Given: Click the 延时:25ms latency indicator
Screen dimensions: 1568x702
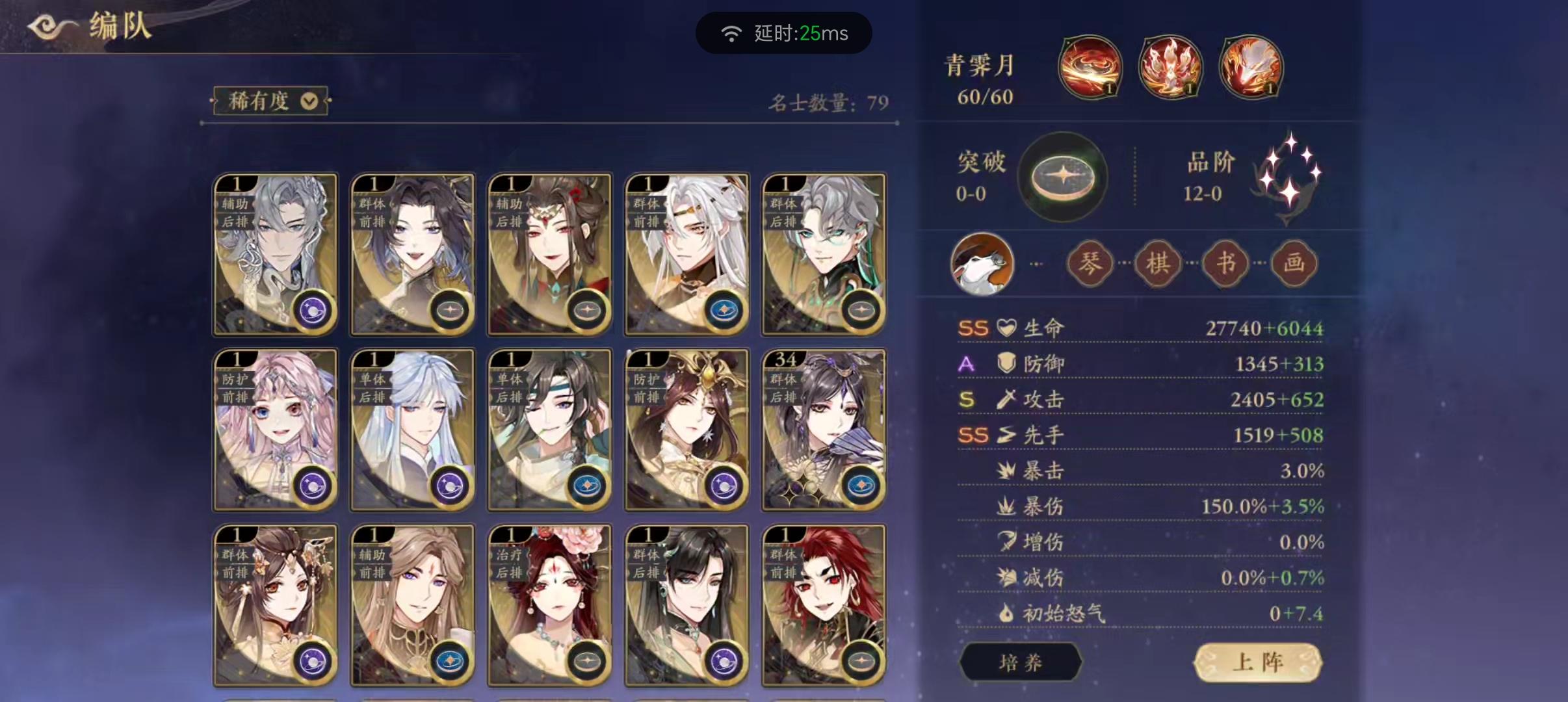Looking at the screenshot, I should (785, 32).
